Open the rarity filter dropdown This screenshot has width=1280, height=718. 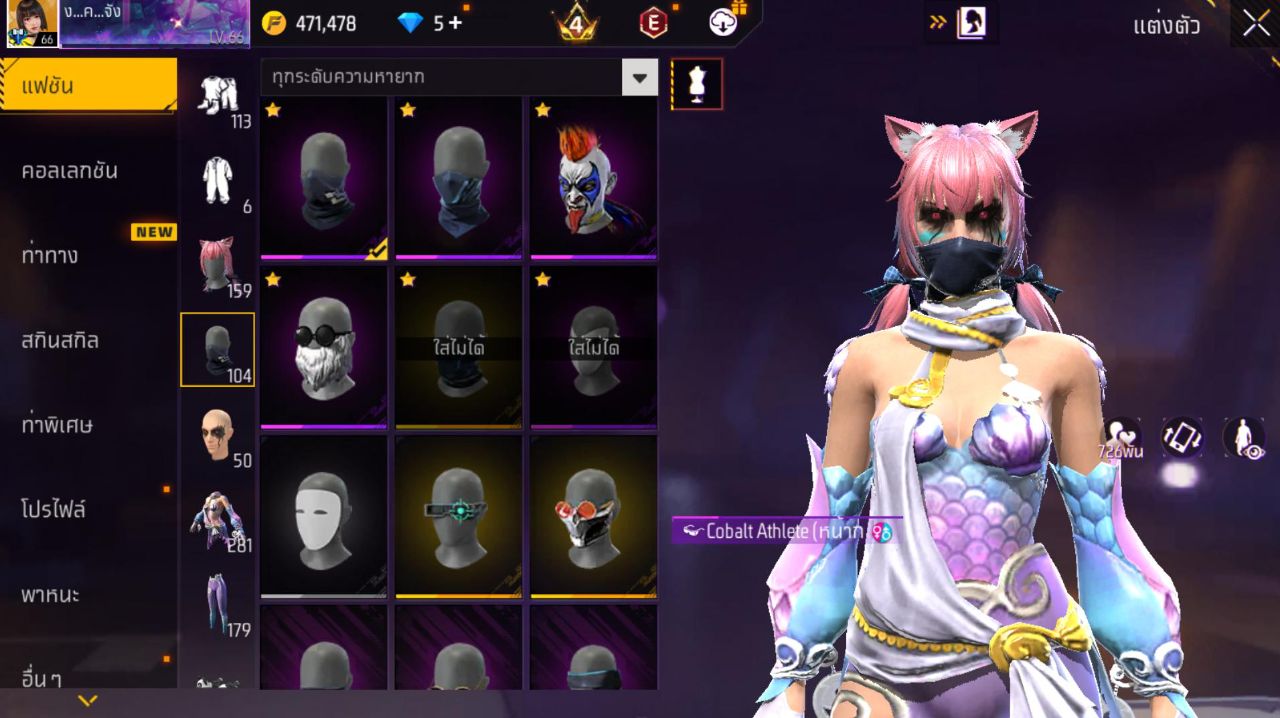(x=639, y=77)
